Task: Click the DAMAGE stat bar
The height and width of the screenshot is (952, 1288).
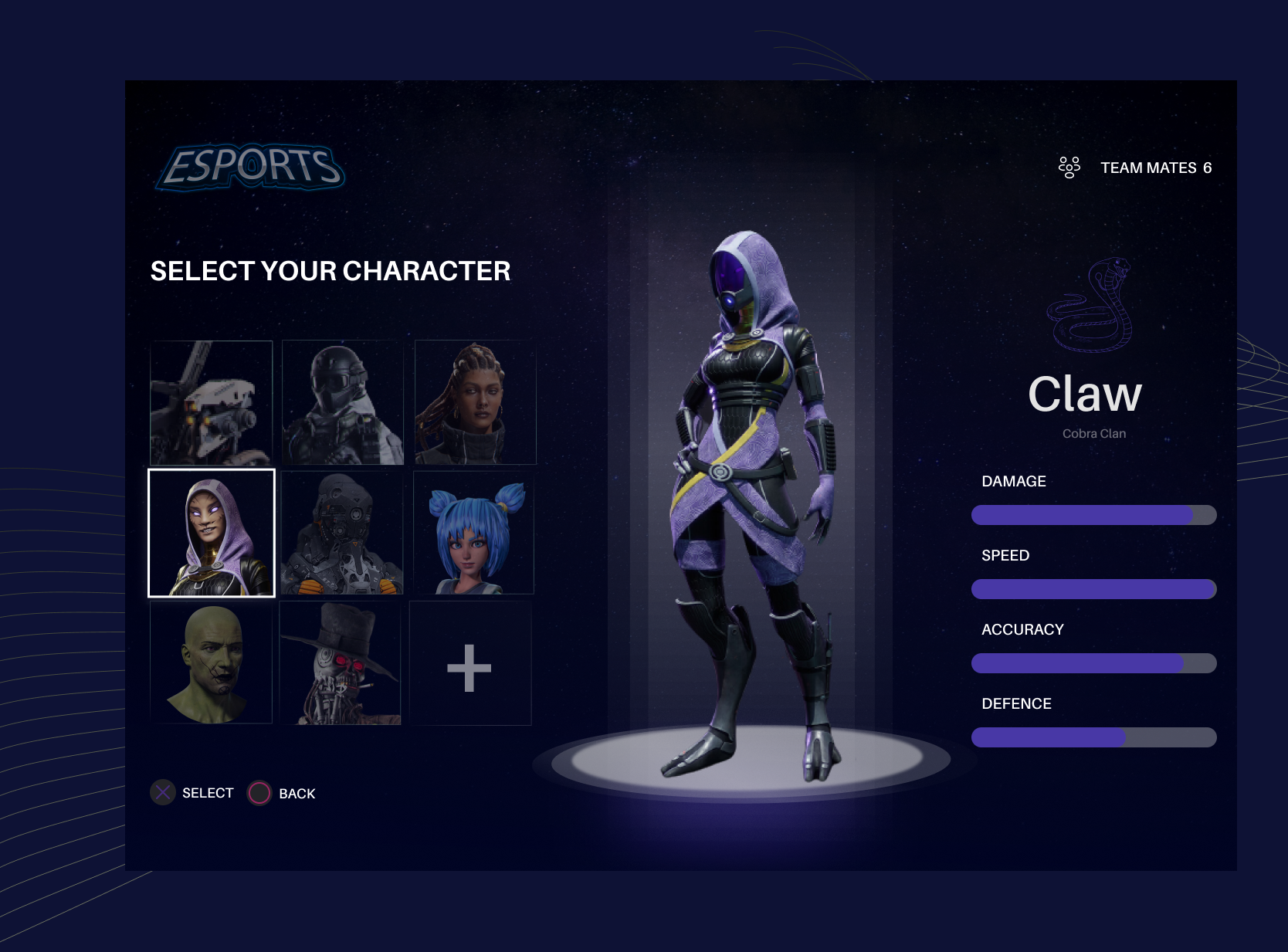Action: tap(1093, 513)
